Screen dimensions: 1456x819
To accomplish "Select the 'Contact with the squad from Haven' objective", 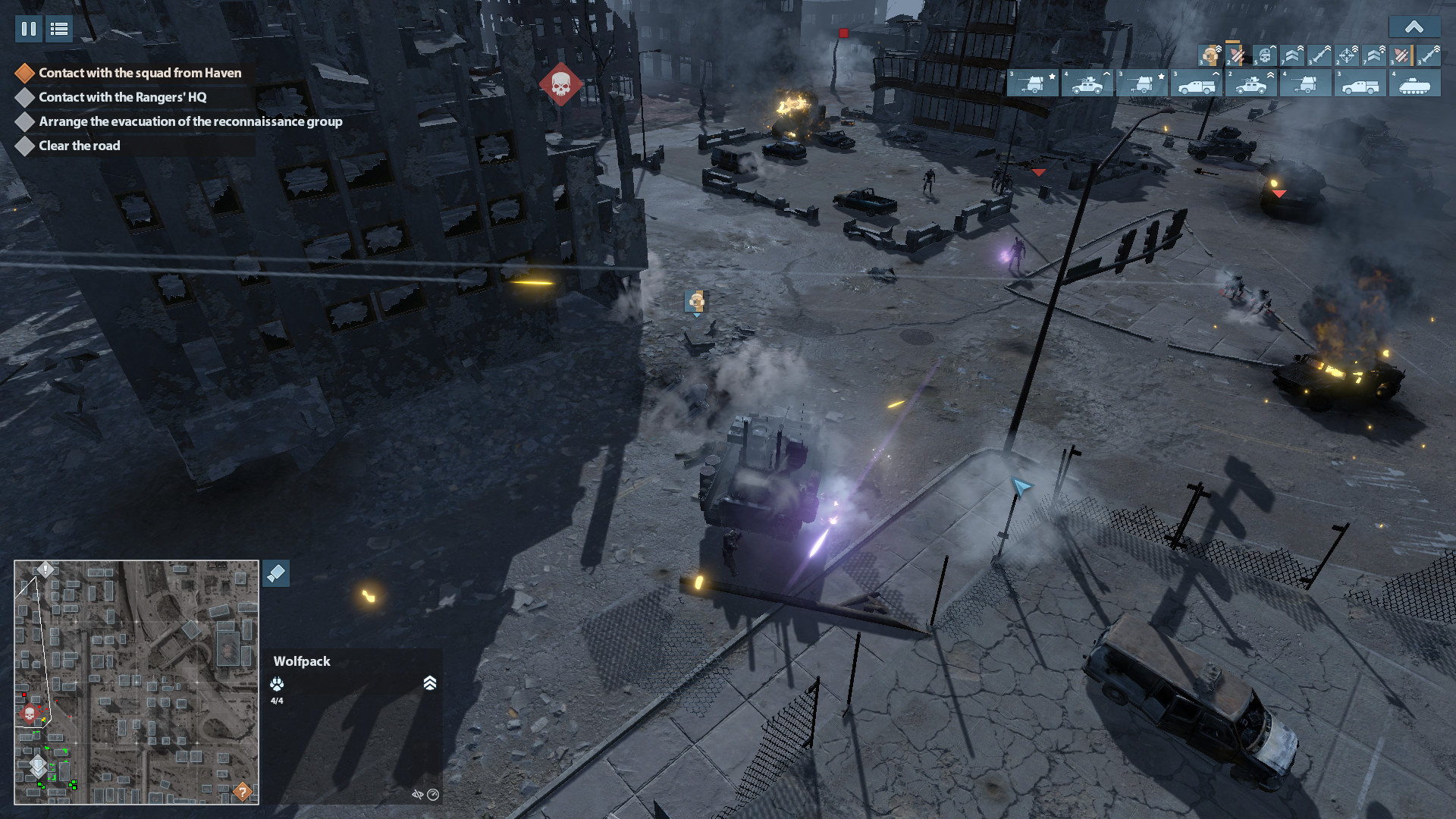I will [x=140, y=73].
